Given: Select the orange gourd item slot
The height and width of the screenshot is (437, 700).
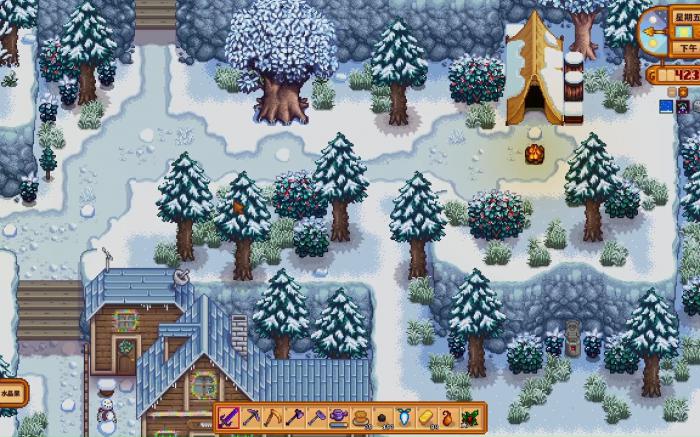Looking at the screenshot, I should tap(449, 416).
